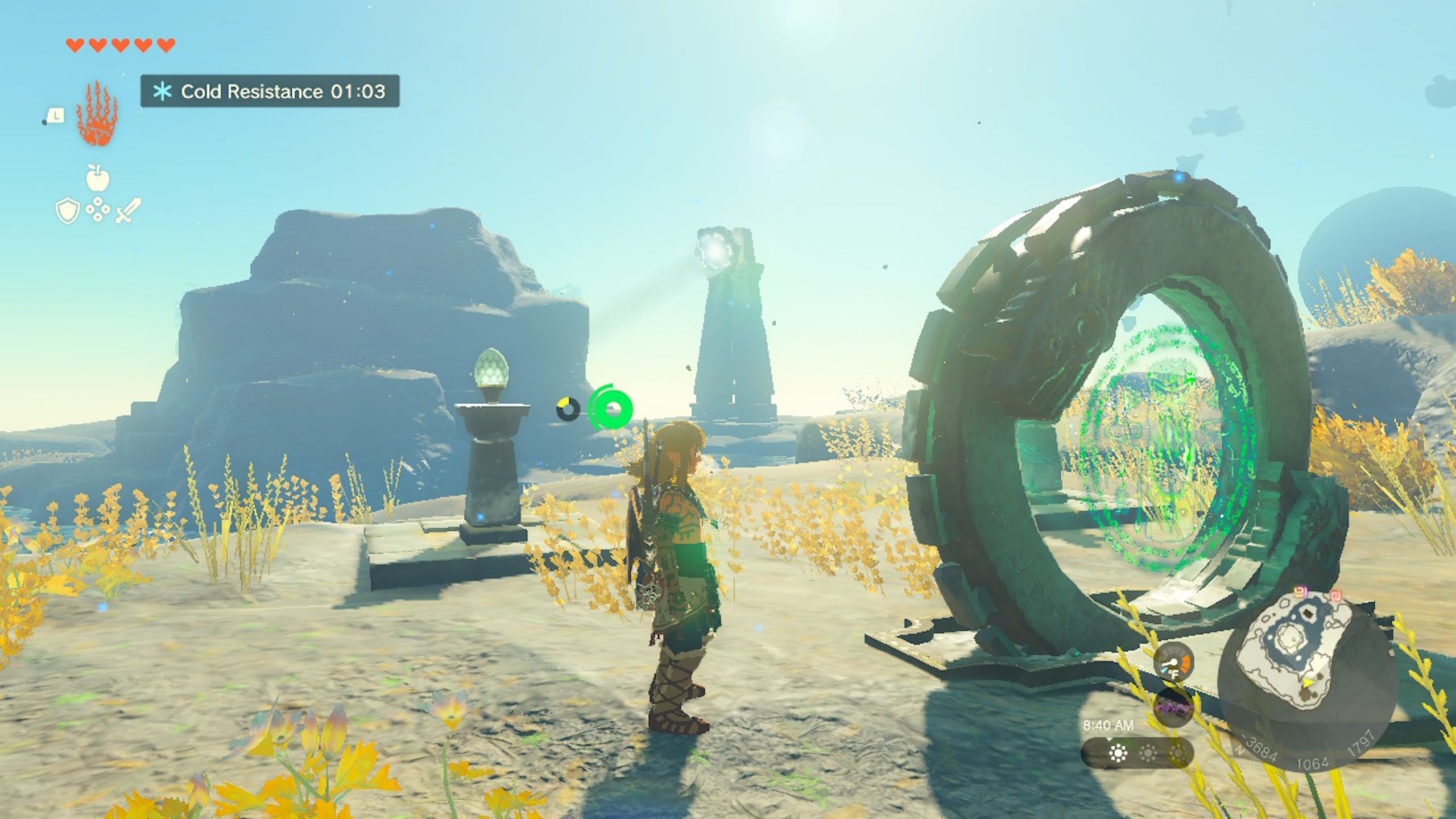Expand the L button ability prompt
Viewport: 1456px width, 819px height.
point(56,114)
